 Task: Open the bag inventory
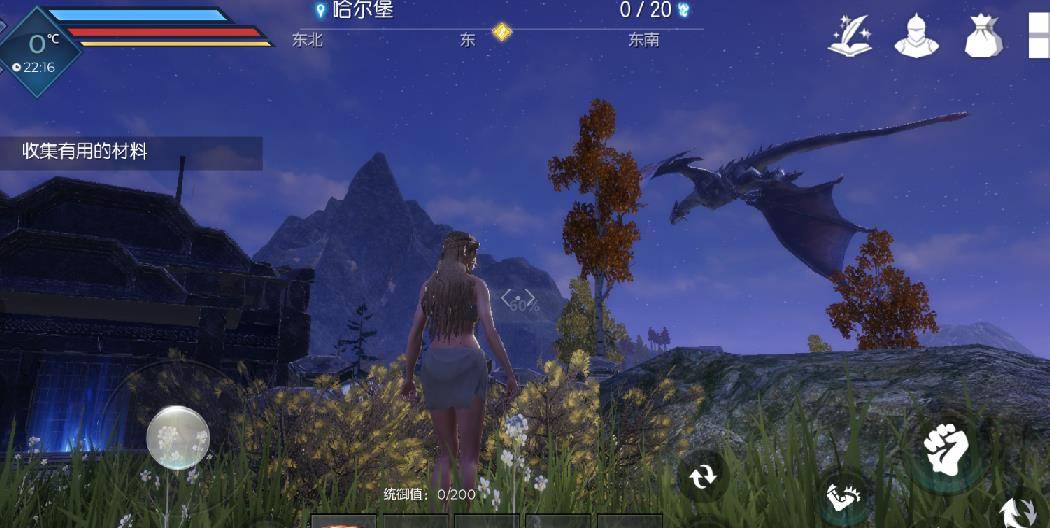pyautogui.click(x=982, y=36)
